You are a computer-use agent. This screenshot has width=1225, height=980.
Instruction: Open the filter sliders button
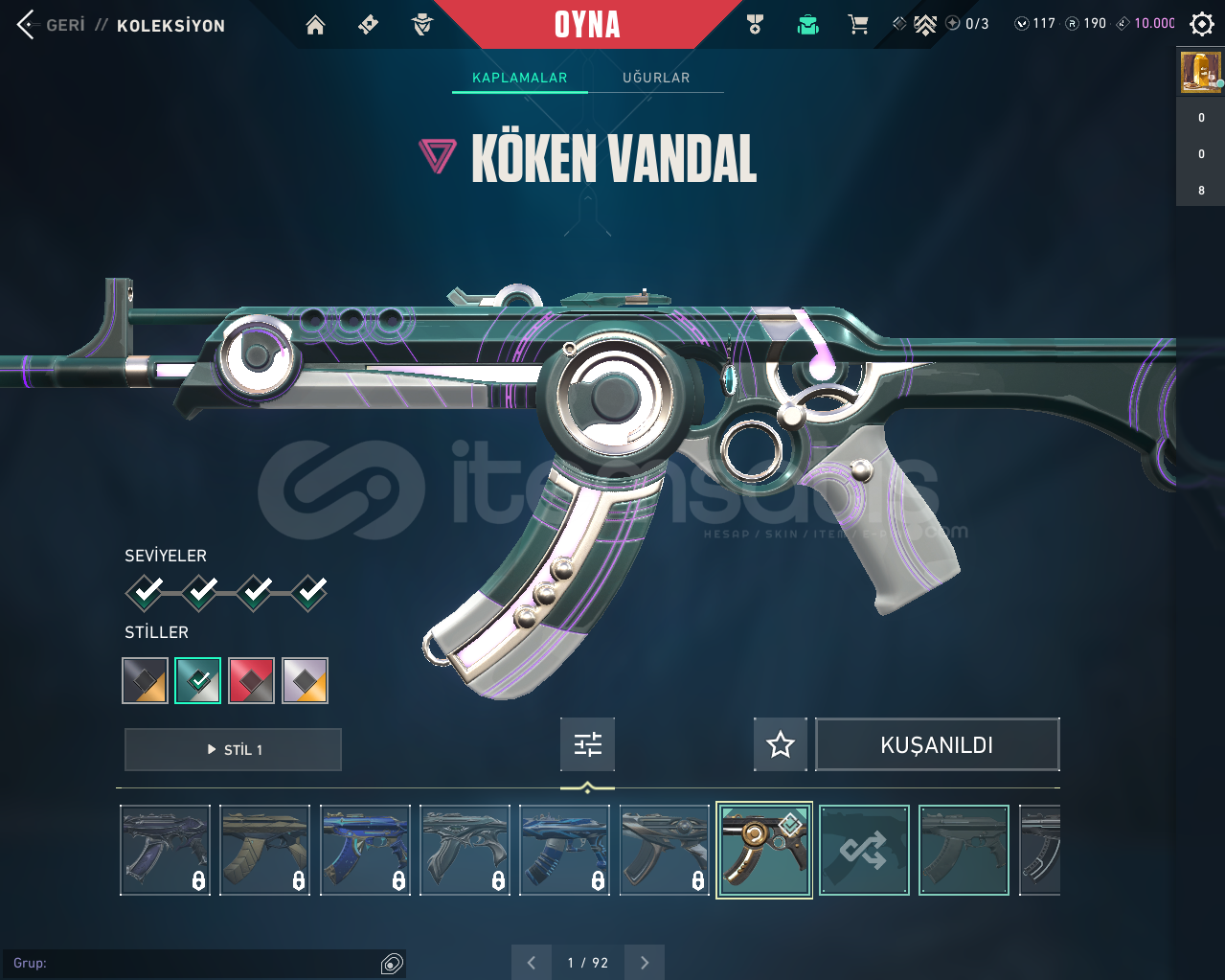(x=587, y=744)
